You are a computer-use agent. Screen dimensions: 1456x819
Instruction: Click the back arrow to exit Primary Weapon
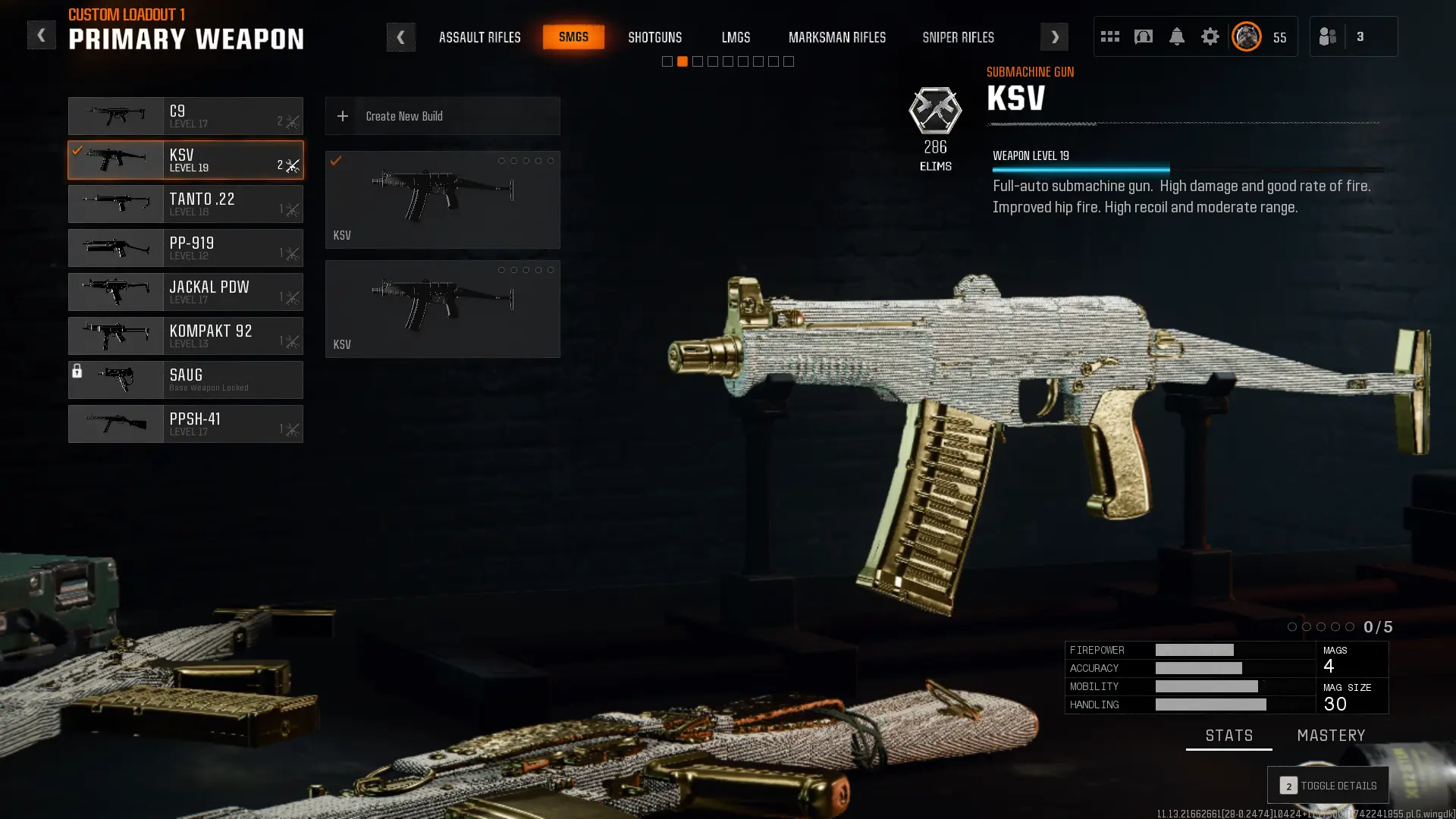click(42, 34)
